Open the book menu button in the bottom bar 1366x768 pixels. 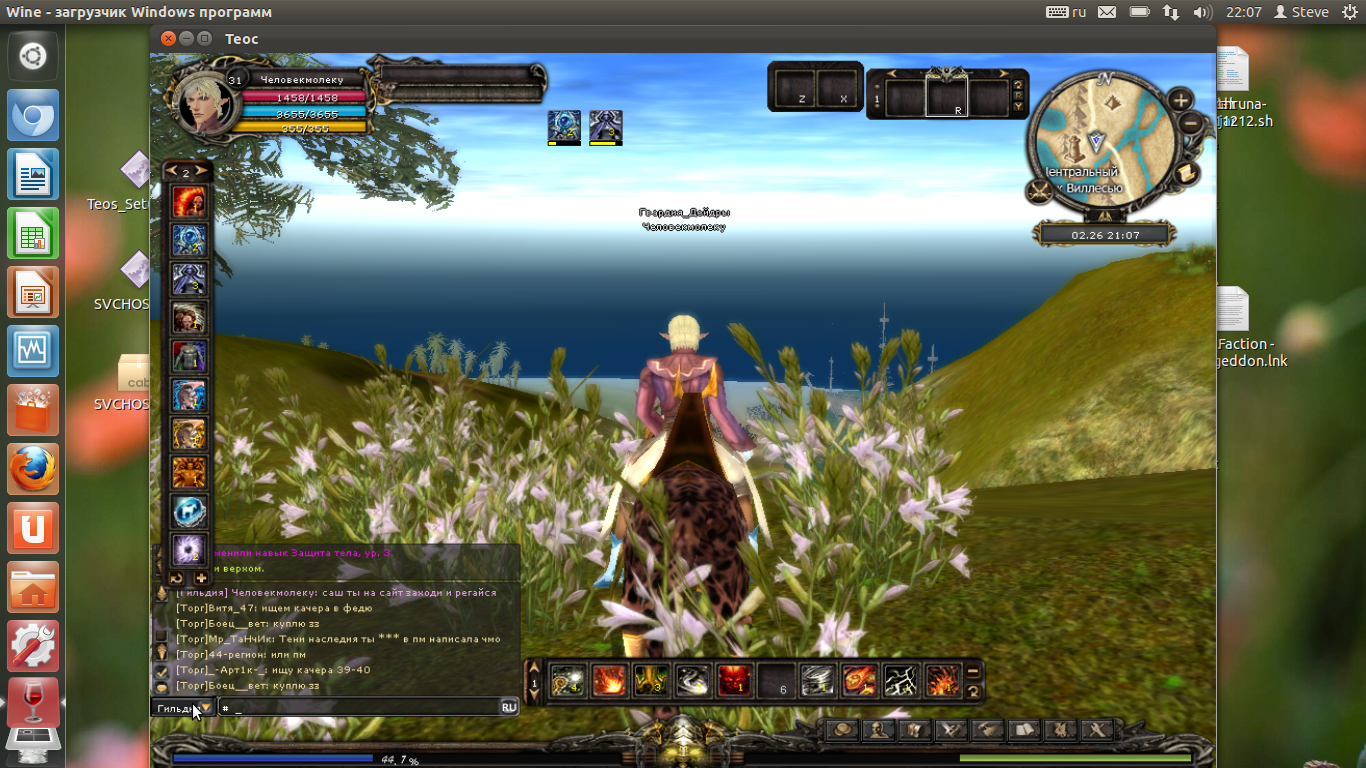click(x=1021, y=730)
